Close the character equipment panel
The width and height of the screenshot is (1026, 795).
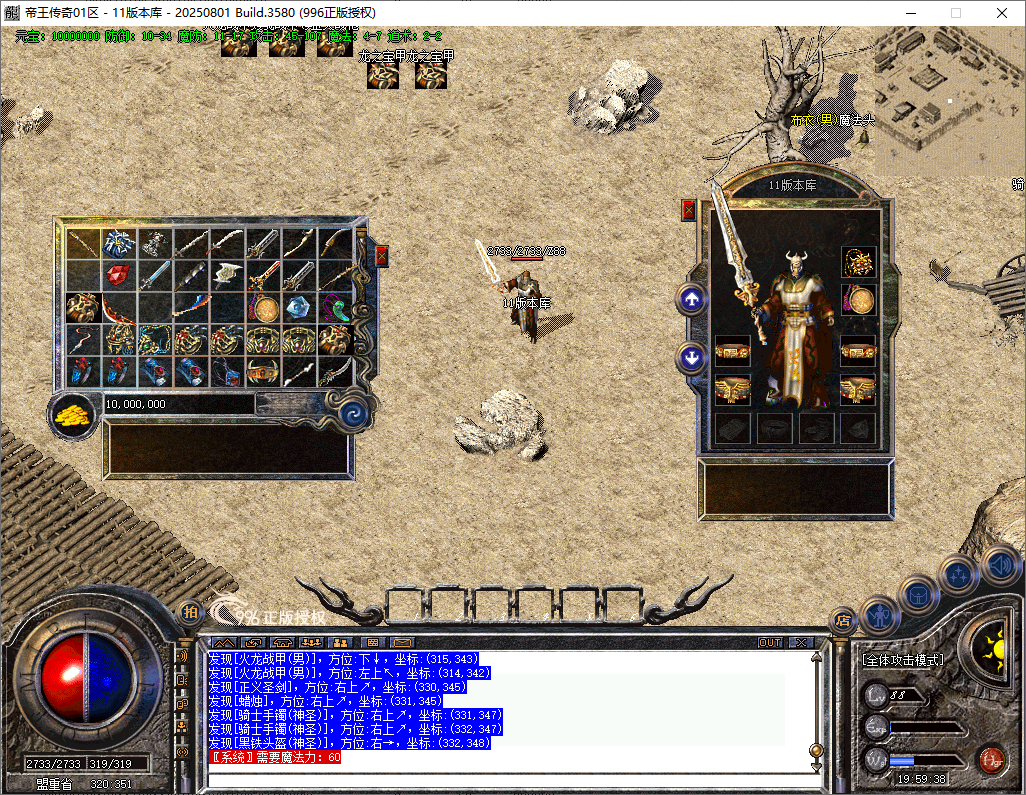(x=688, y=209)
